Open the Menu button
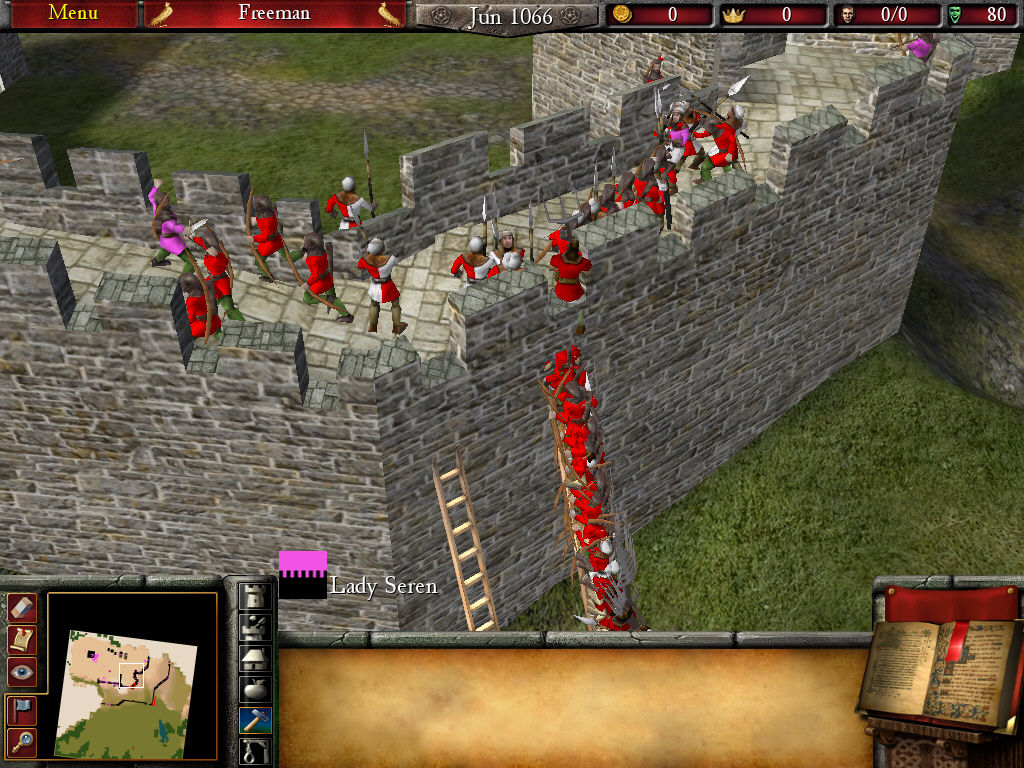 coord(72,14)
